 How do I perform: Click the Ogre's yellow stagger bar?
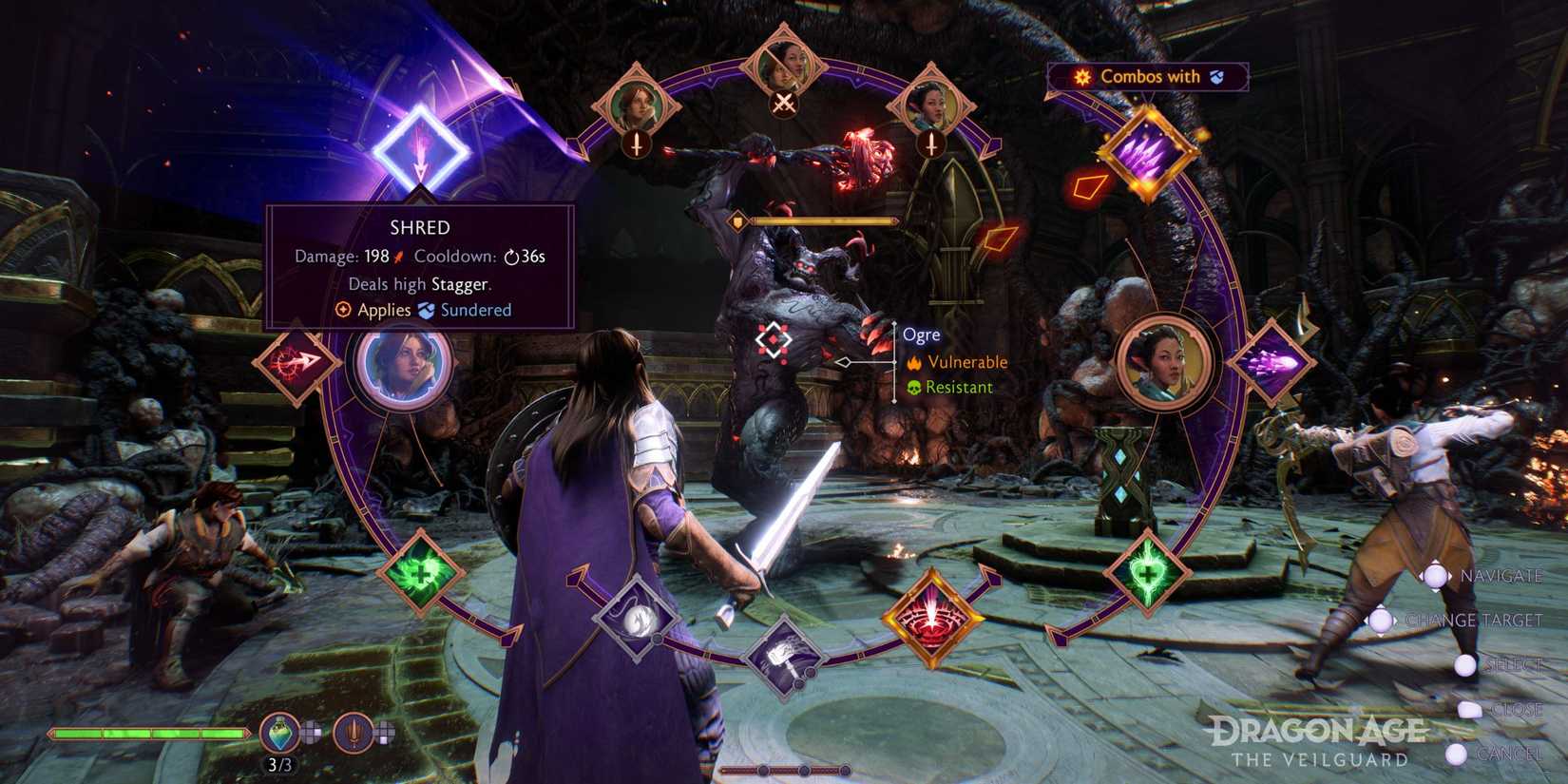(x=825, y=220)
